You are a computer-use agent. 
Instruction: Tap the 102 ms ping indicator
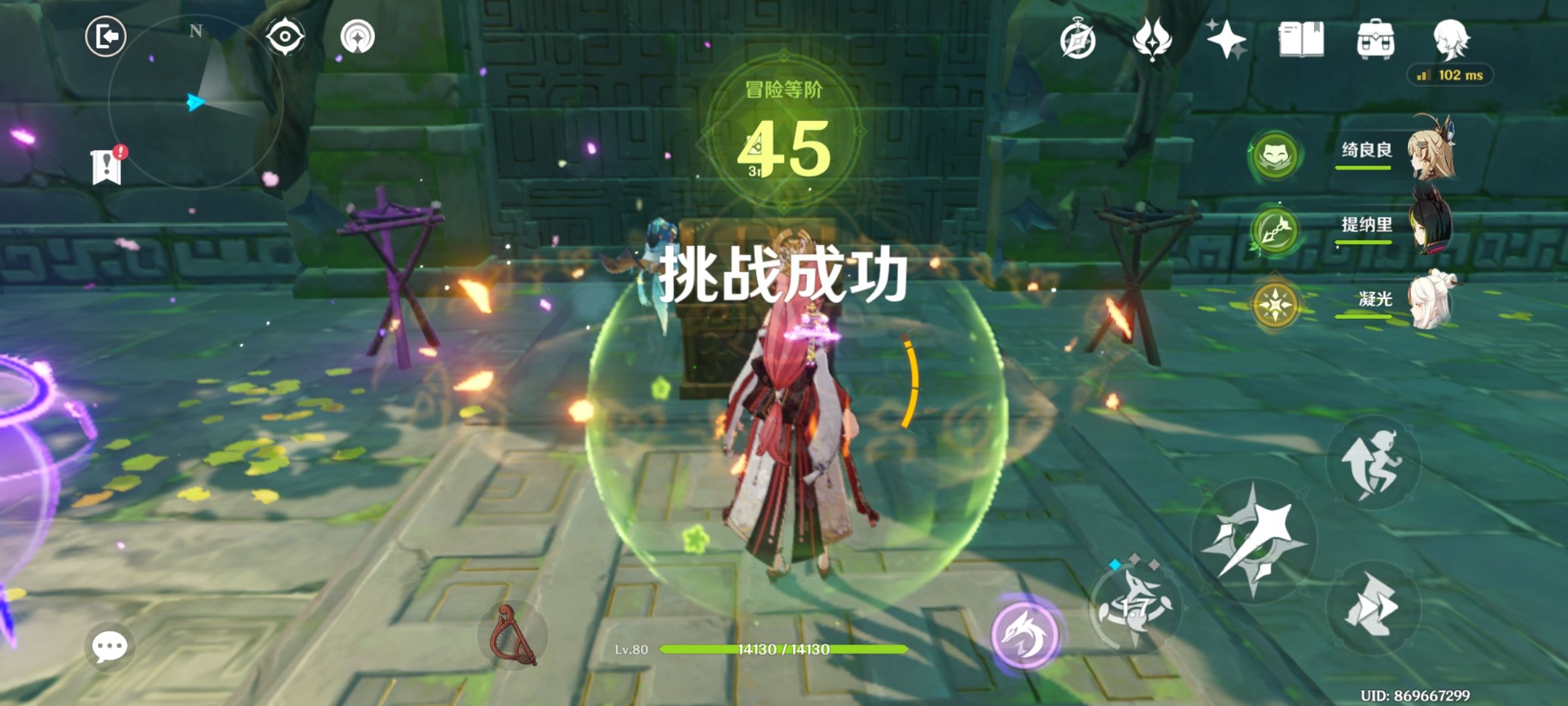[1450, 76]
